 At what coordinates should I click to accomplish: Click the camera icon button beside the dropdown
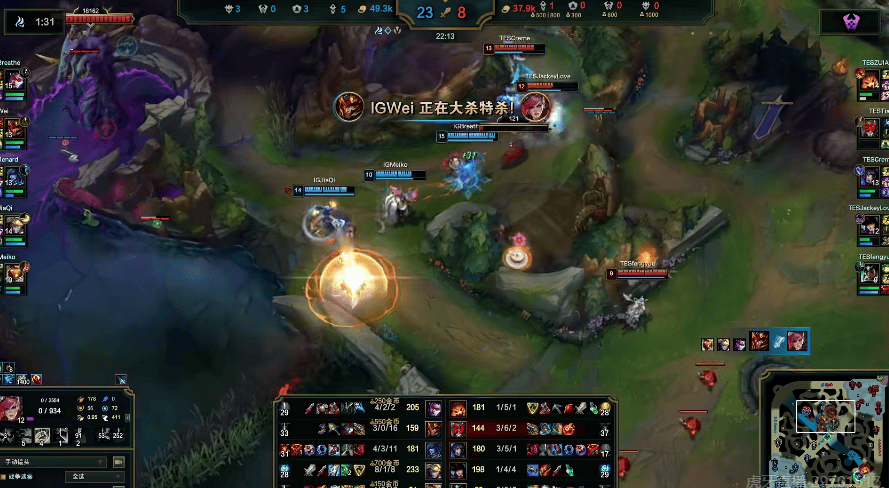[x=119, y=462]
